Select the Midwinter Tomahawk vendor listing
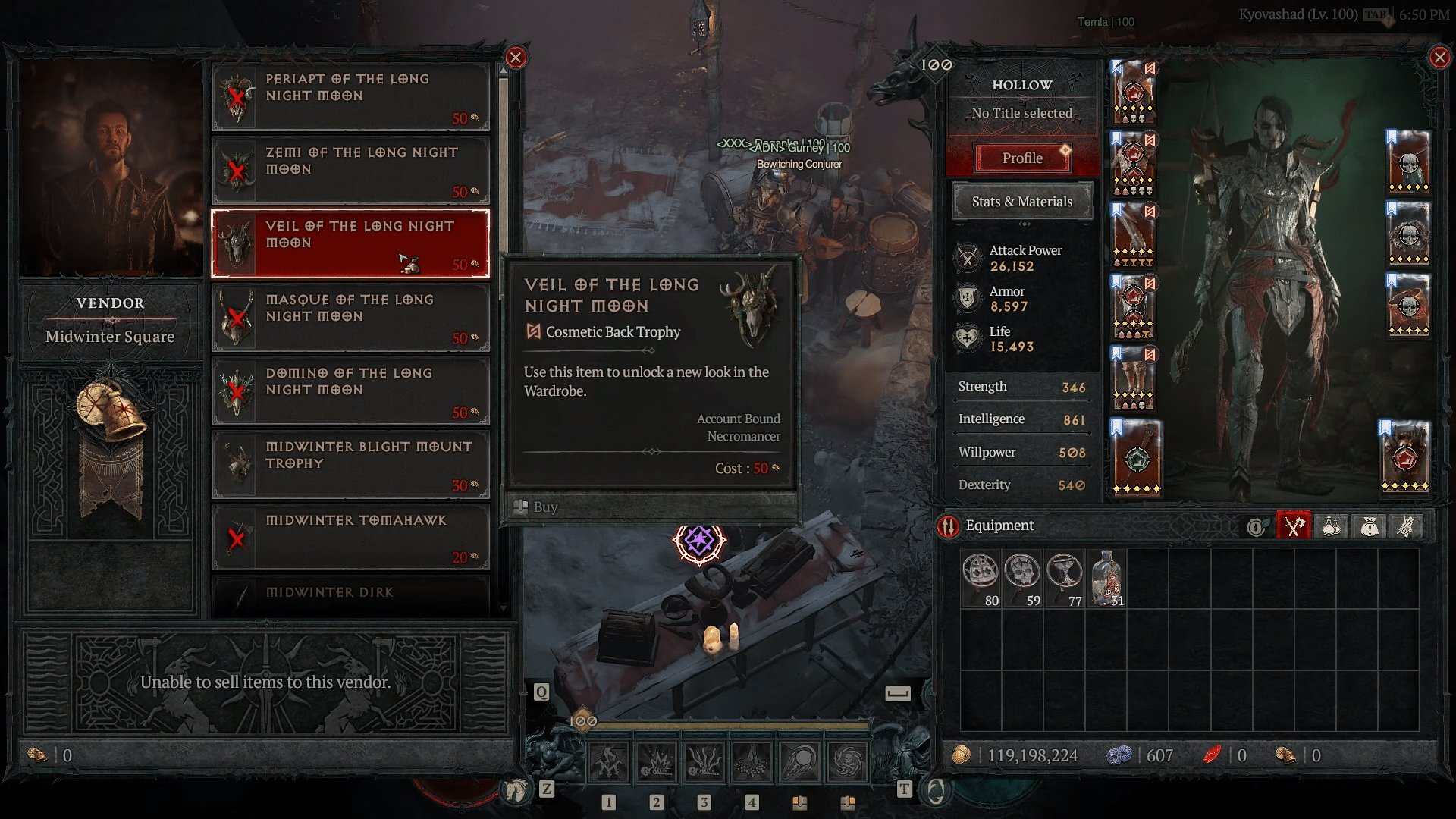 tap(350, 536)
